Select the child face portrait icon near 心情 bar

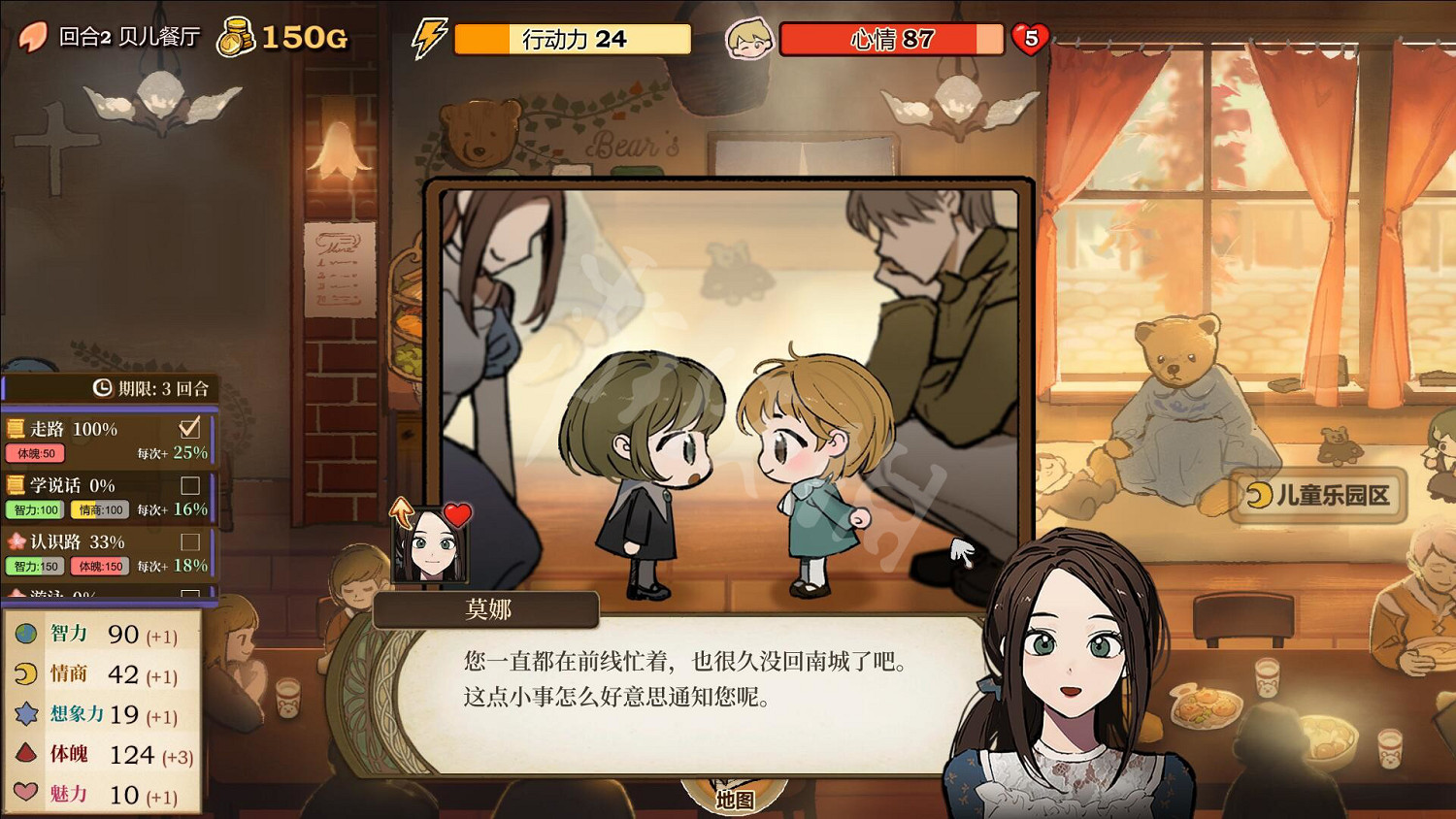pyautogui.click(x=747, y=37)
